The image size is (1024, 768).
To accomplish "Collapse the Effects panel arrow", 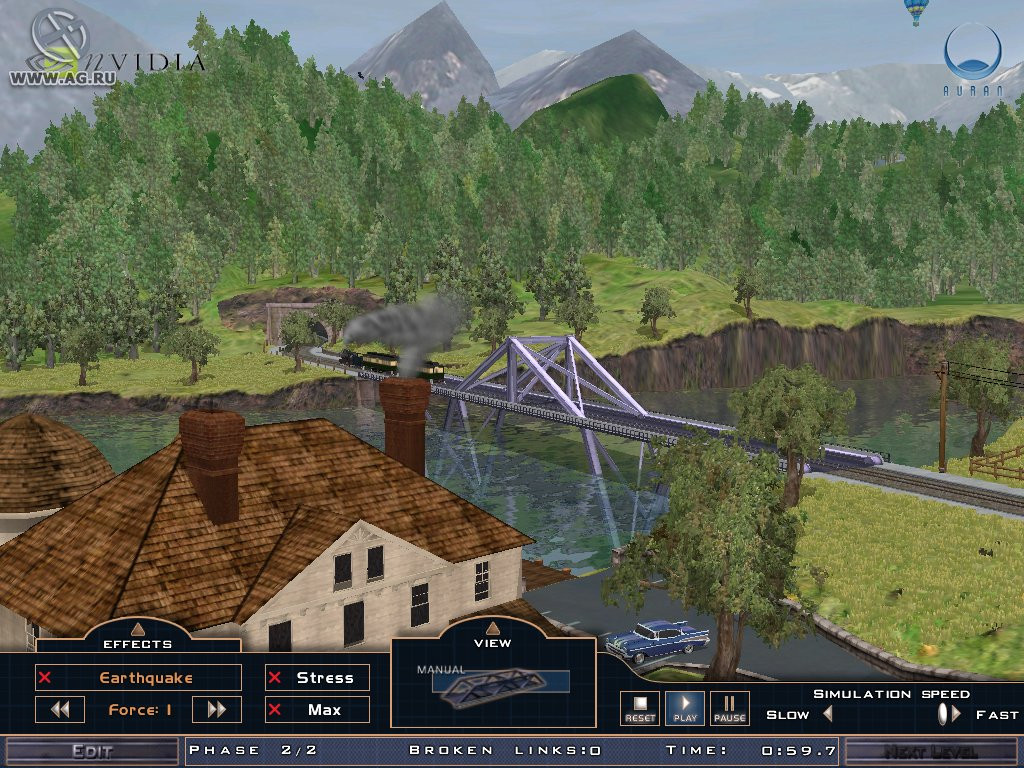I will tap(138, 628).
